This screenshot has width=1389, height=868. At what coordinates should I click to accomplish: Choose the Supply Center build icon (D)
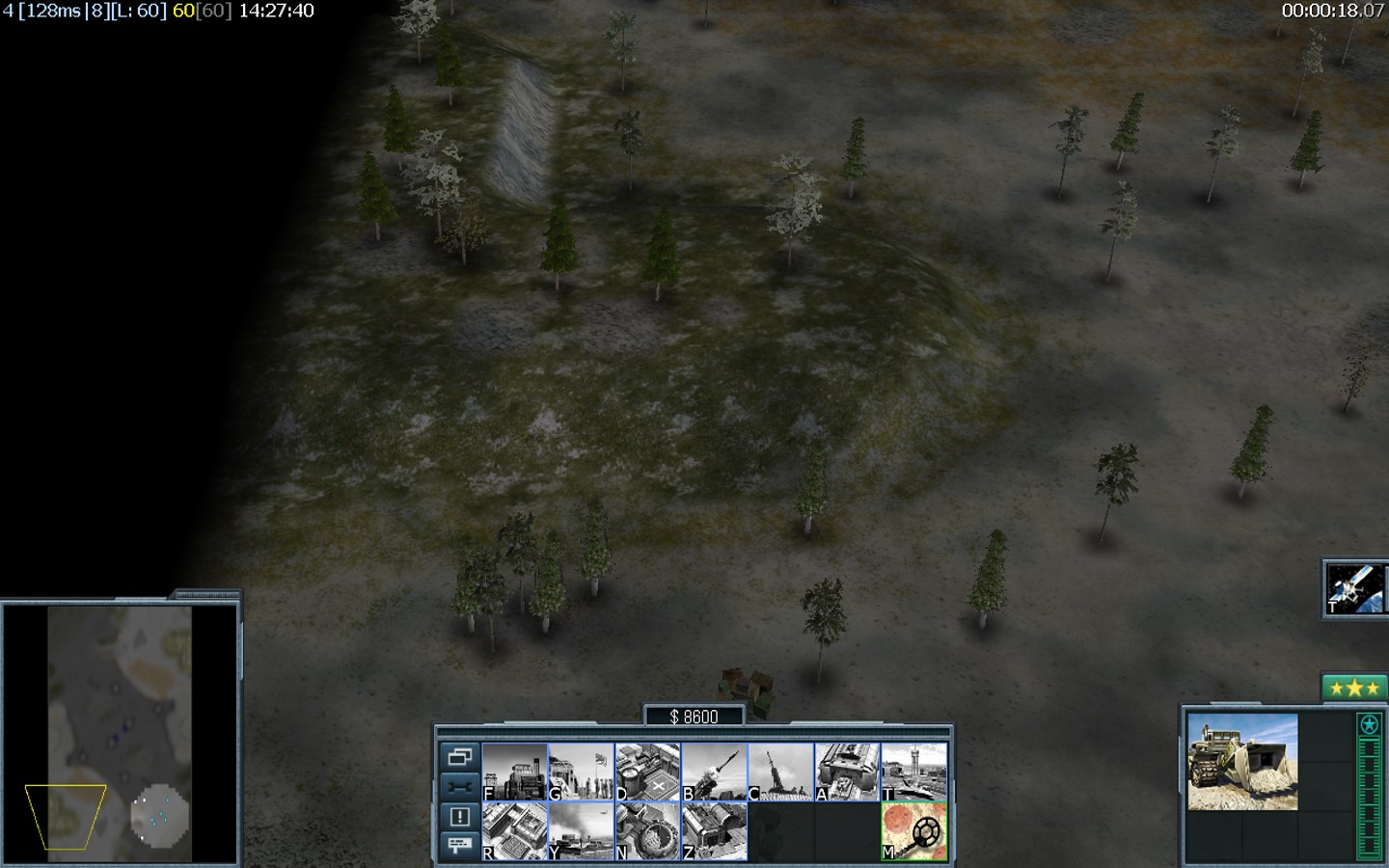648,772
